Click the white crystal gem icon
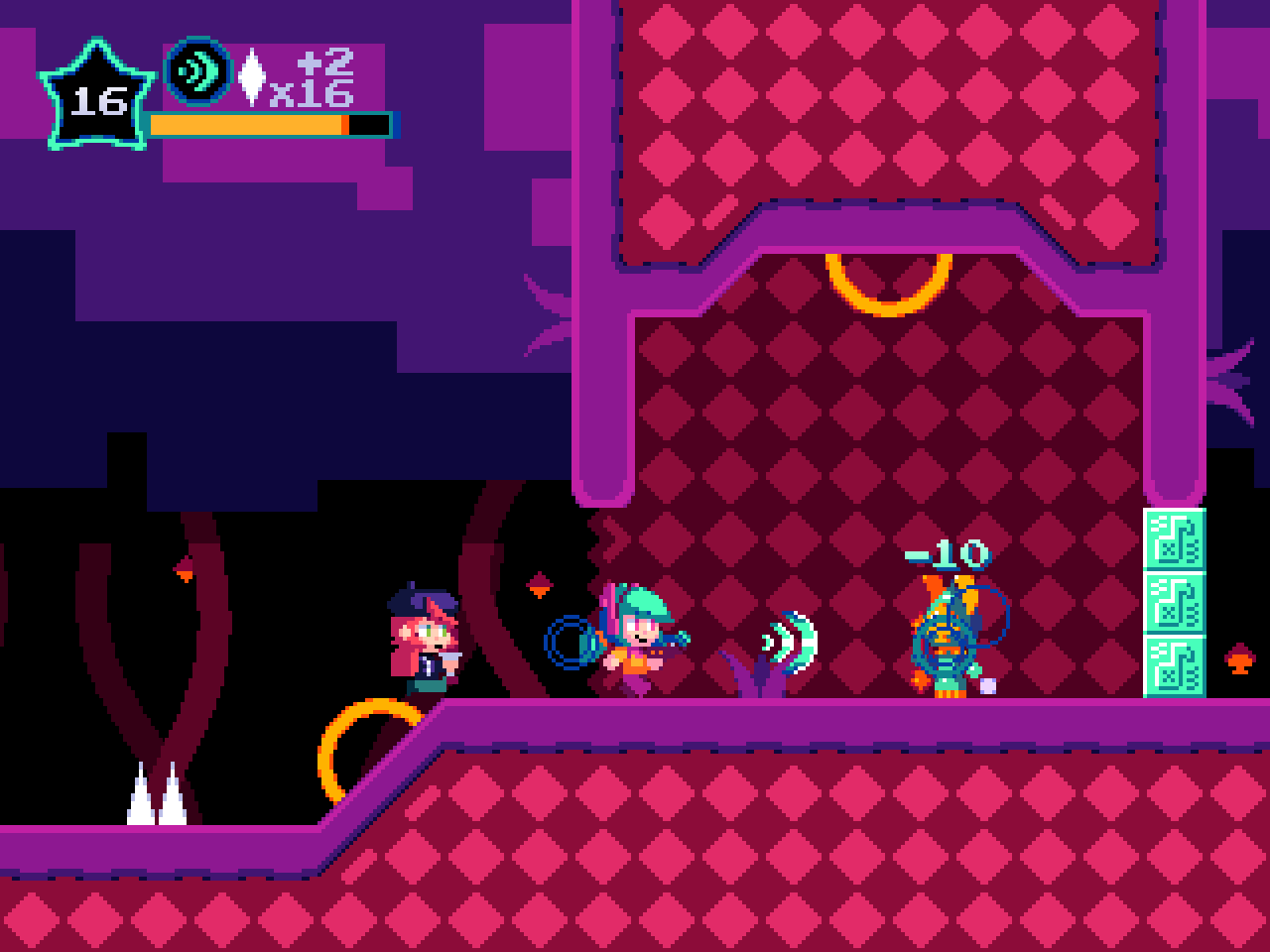 [254, 79]
